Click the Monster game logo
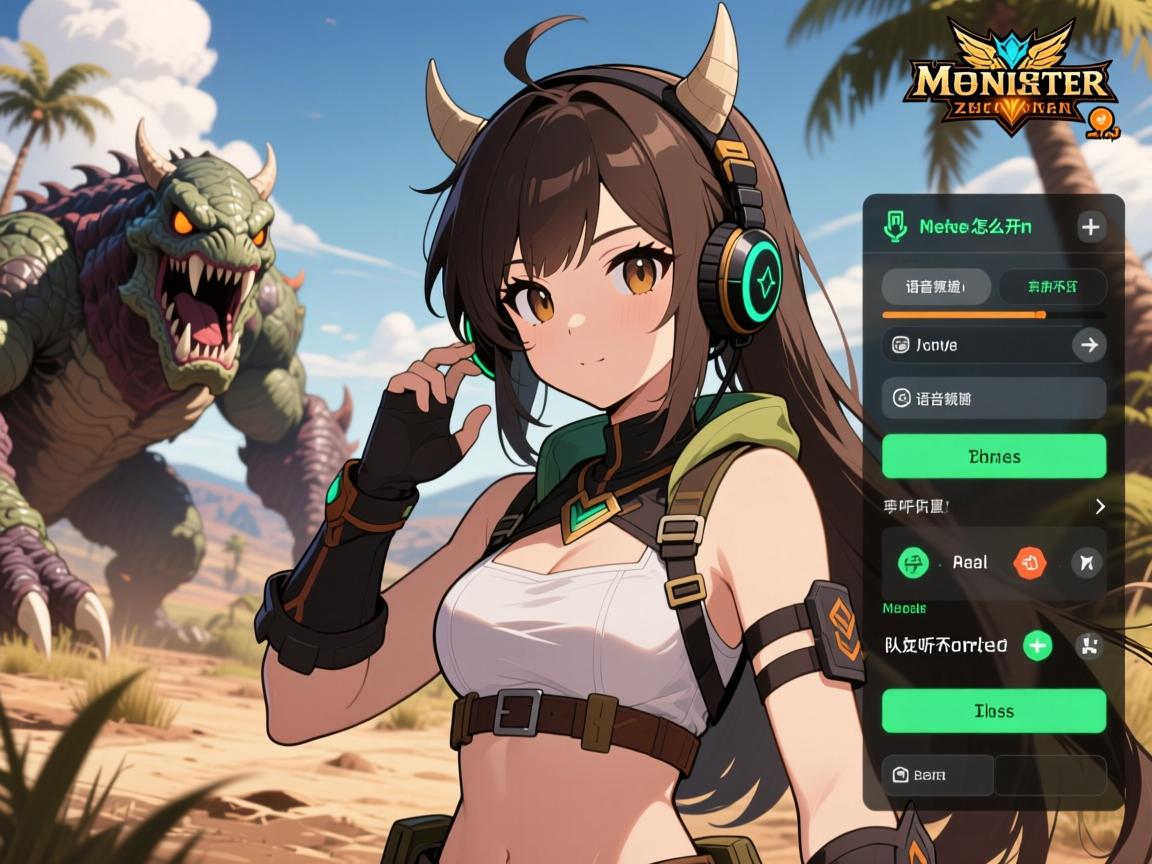Screen dimensions: 1152x864 point(1008,85)
